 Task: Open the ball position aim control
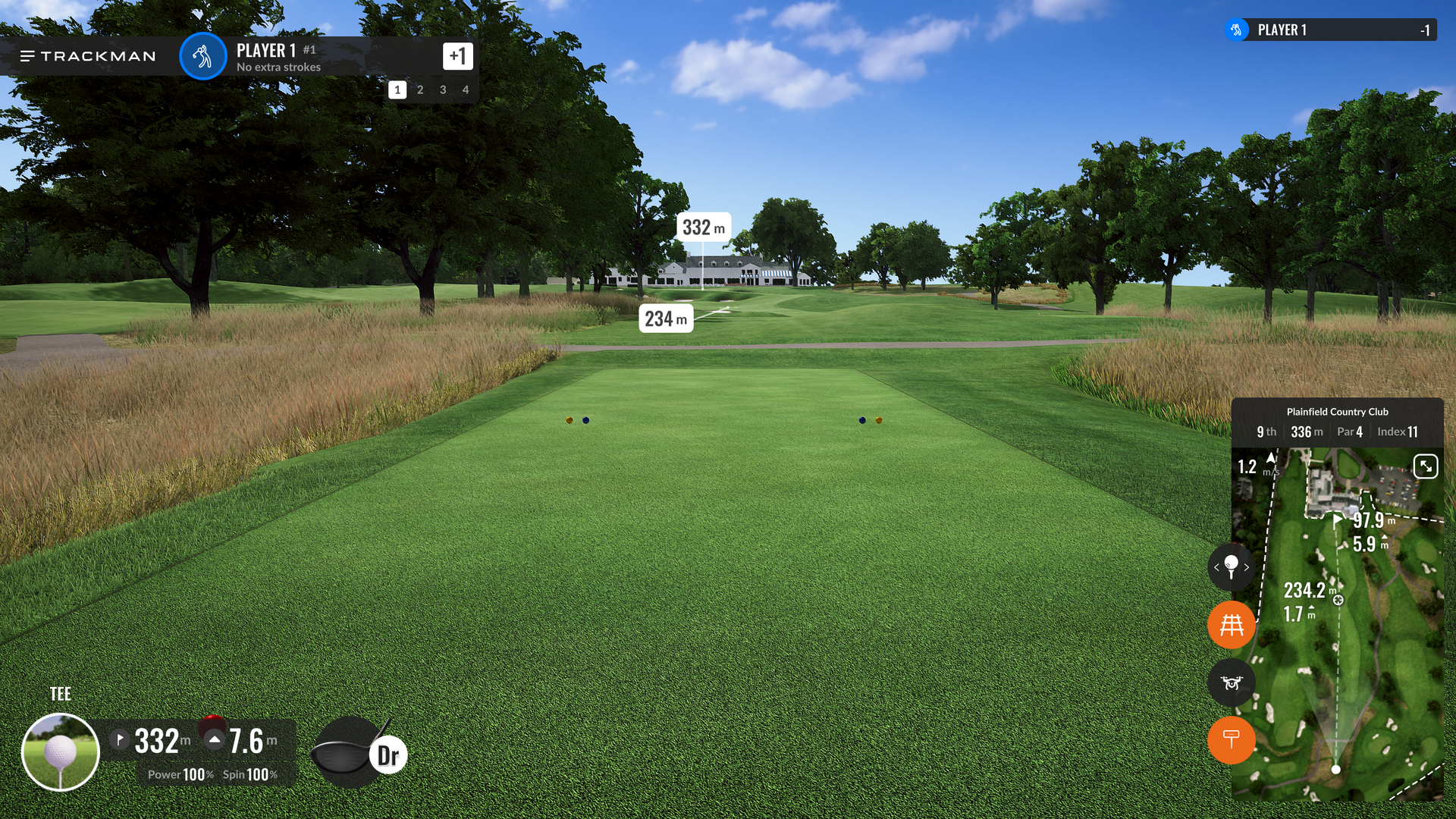click(1231, 566)
